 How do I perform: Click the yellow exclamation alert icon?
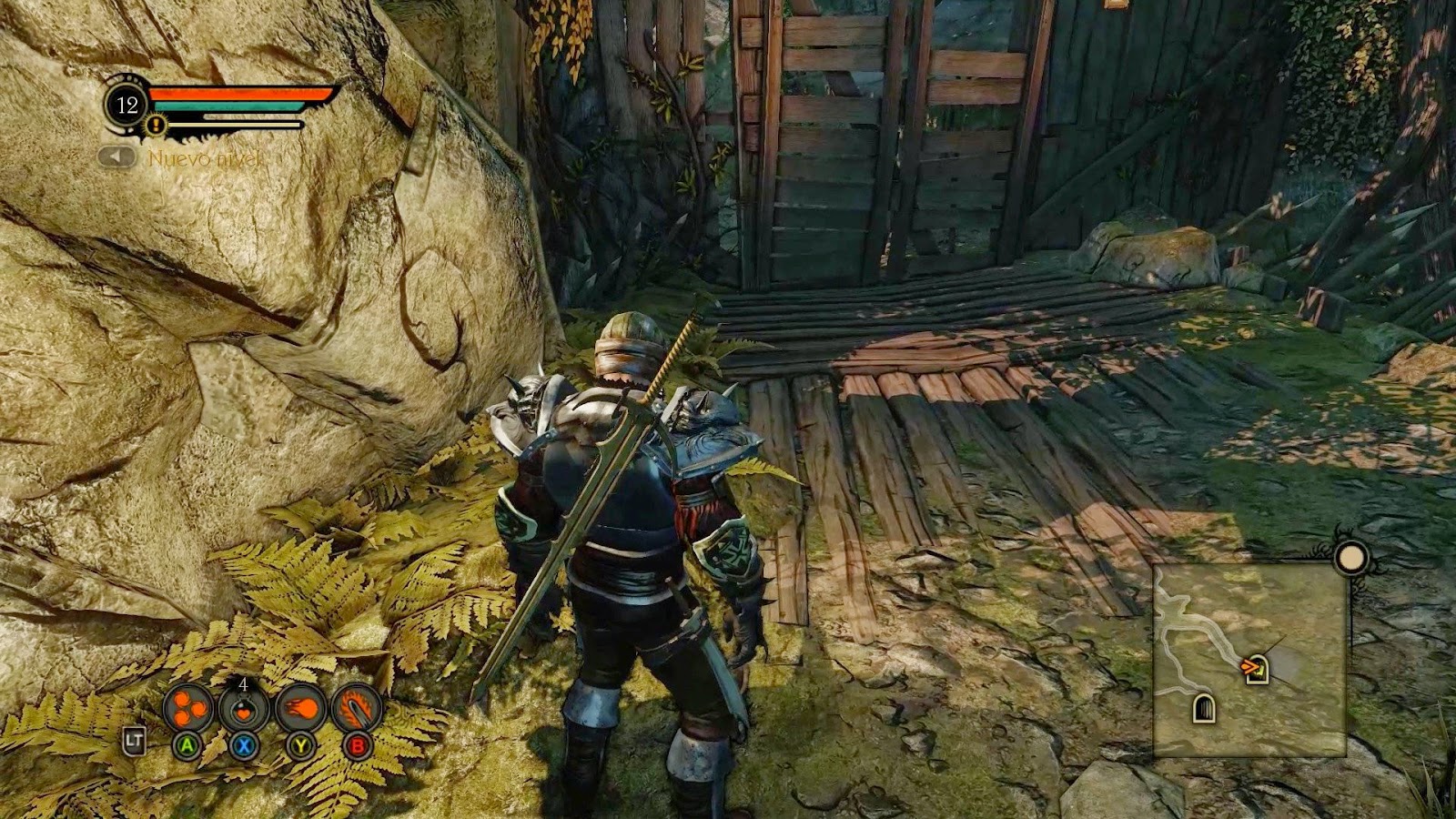pyautogui.click(x=157, y=125)
